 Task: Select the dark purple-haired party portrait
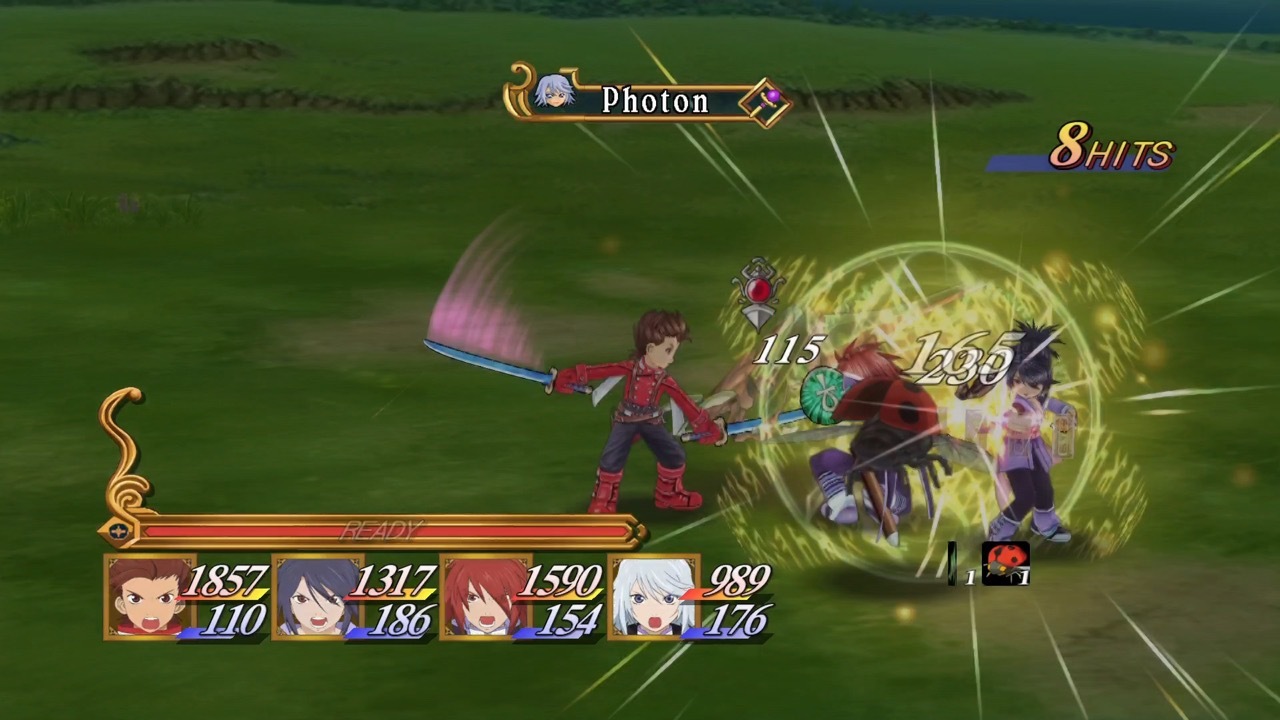[x=314, y=597]
